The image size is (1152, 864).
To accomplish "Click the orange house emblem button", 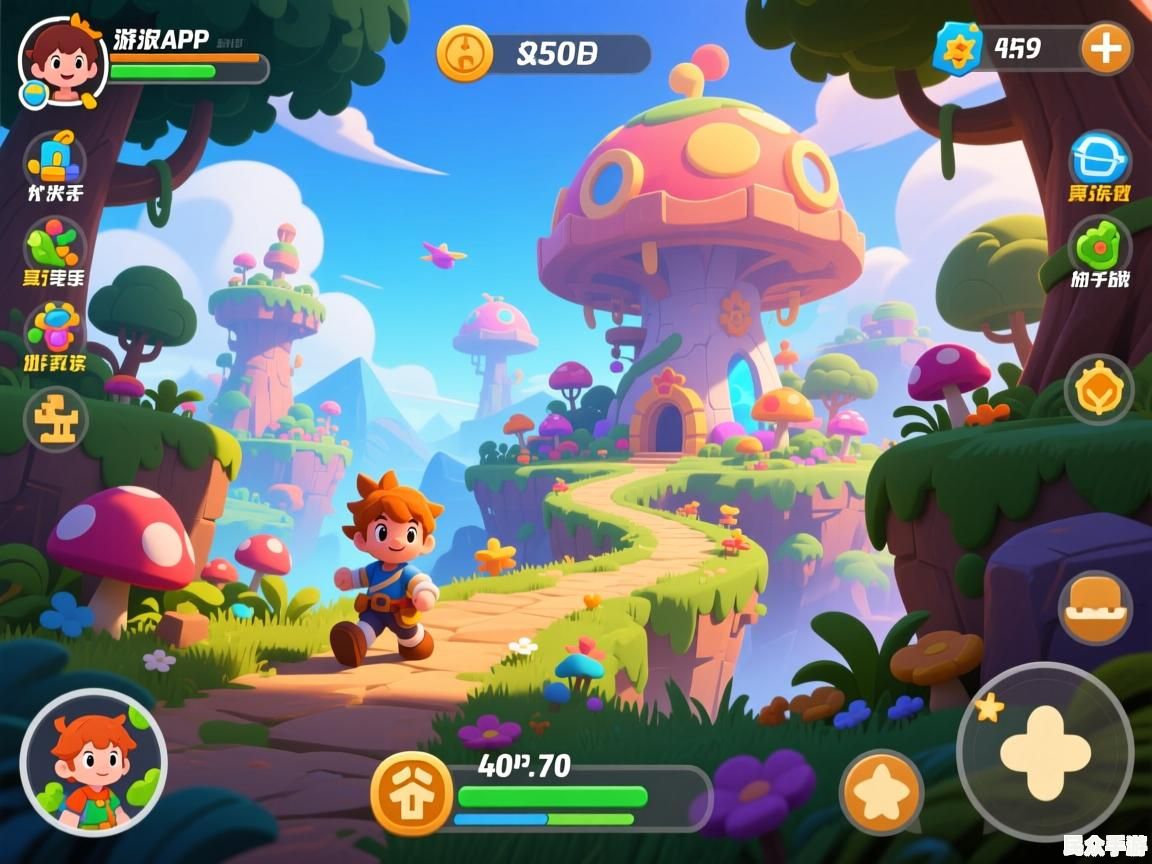I will [x=411, y=793].
